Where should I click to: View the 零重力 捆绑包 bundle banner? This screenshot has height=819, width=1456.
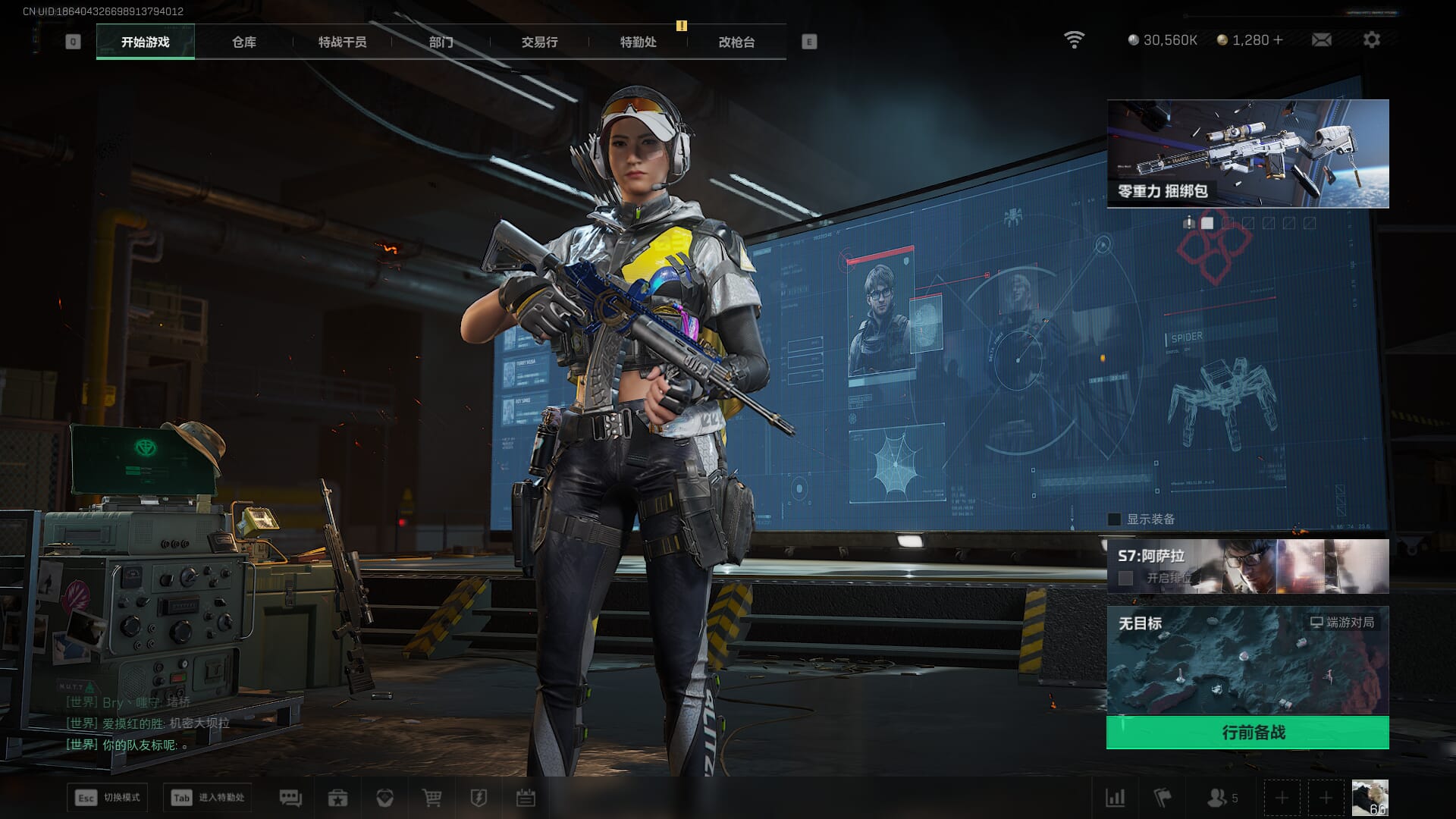(1247, 153)
